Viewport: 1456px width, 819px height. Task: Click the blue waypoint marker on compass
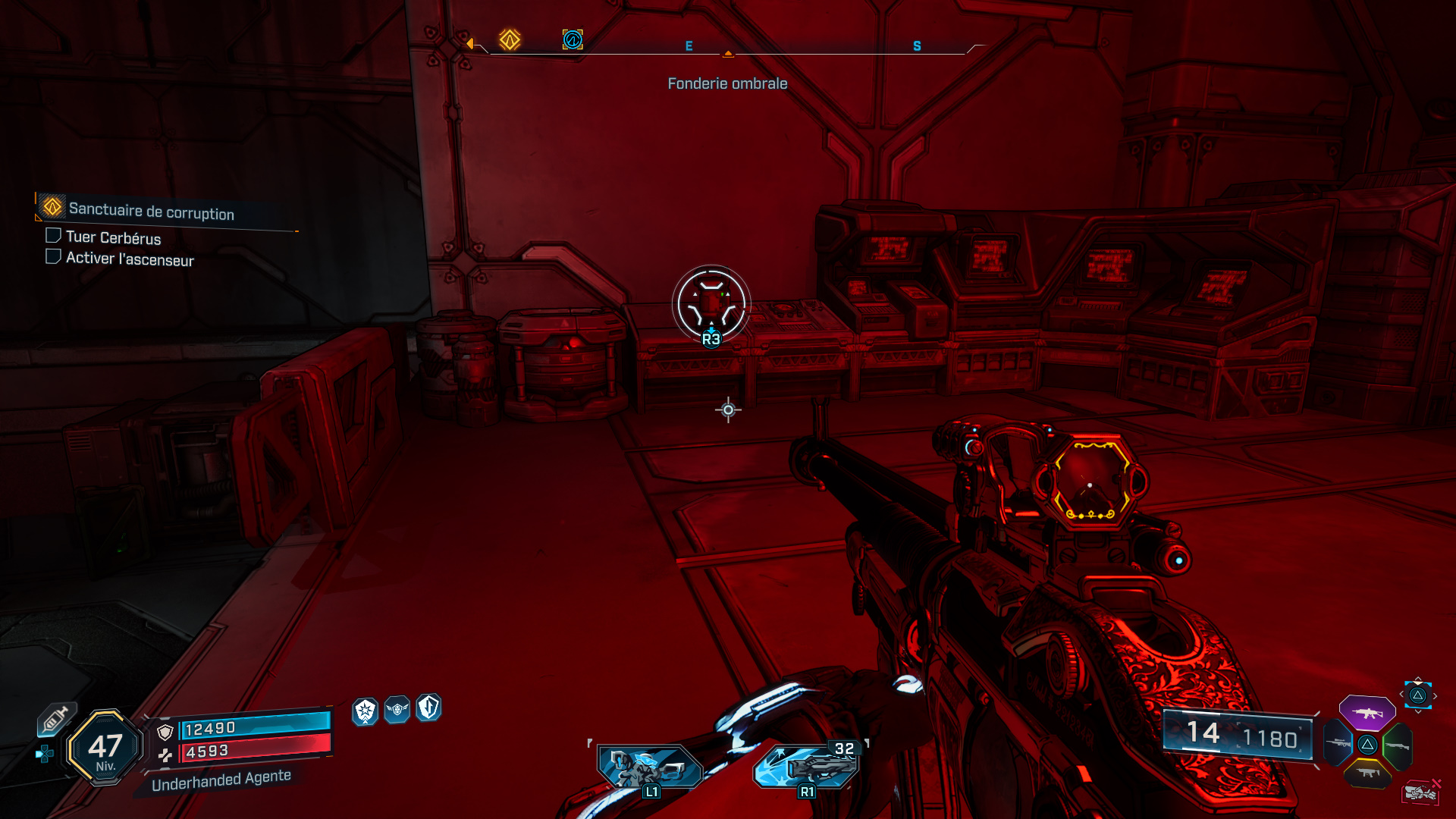tap(573, 39)
